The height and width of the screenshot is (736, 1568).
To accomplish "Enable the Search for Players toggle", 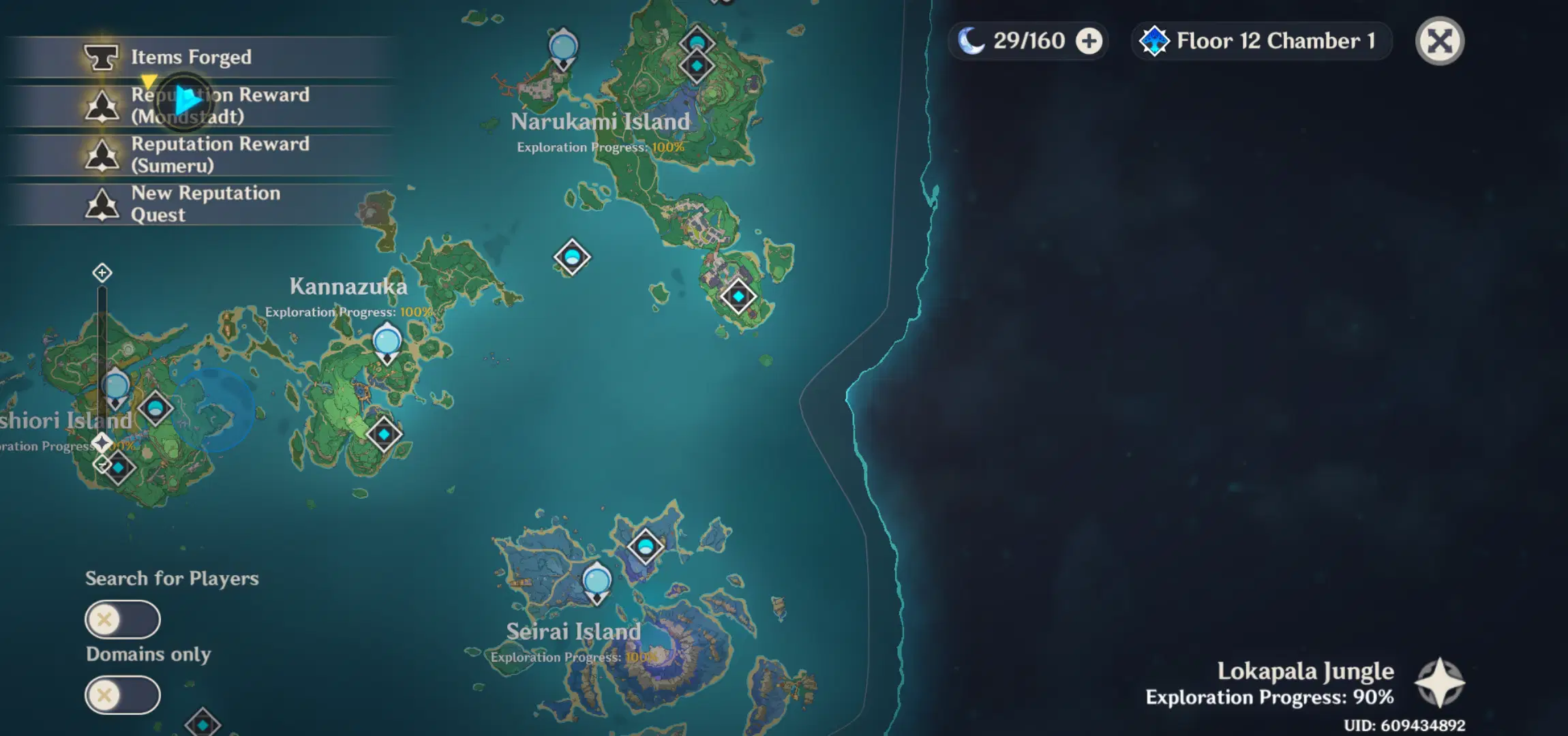I will pos(123,620).
